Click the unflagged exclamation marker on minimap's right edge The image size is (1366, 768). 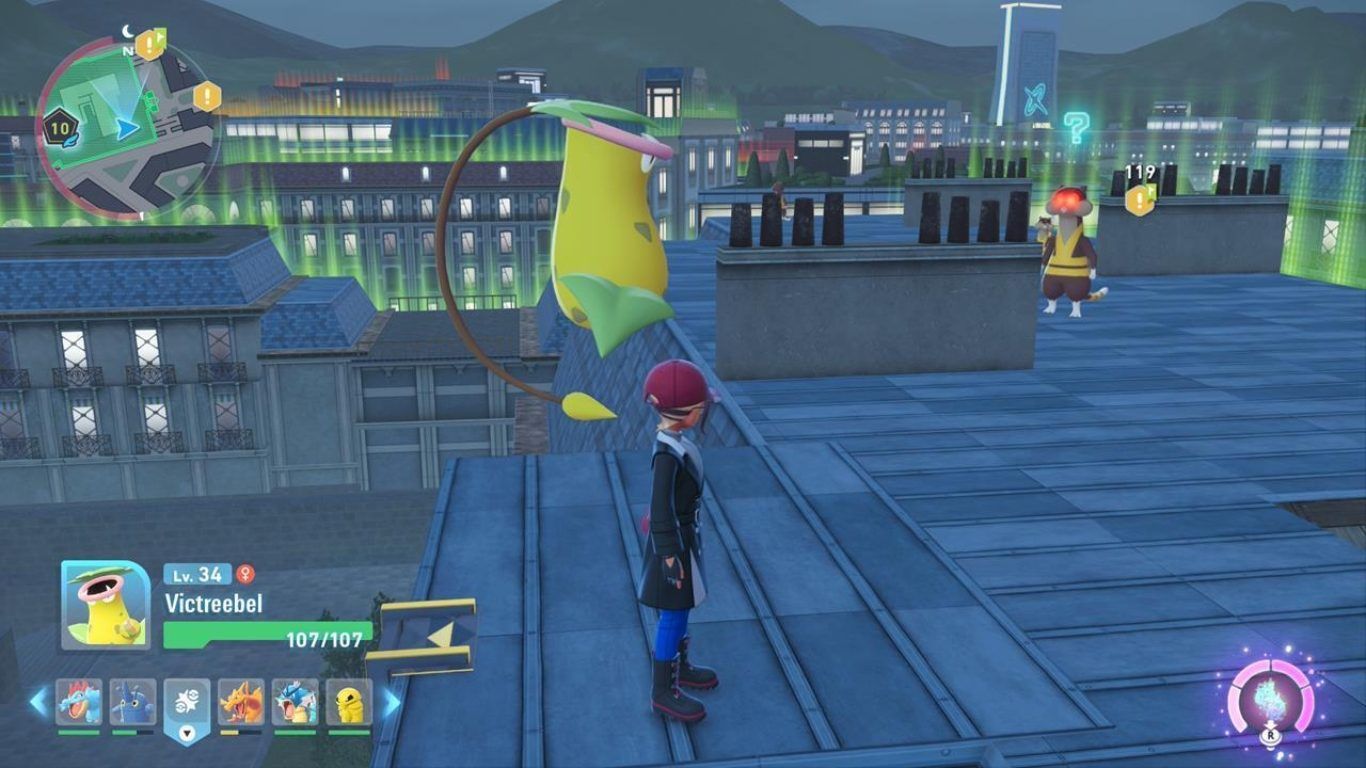pos(207,97)
